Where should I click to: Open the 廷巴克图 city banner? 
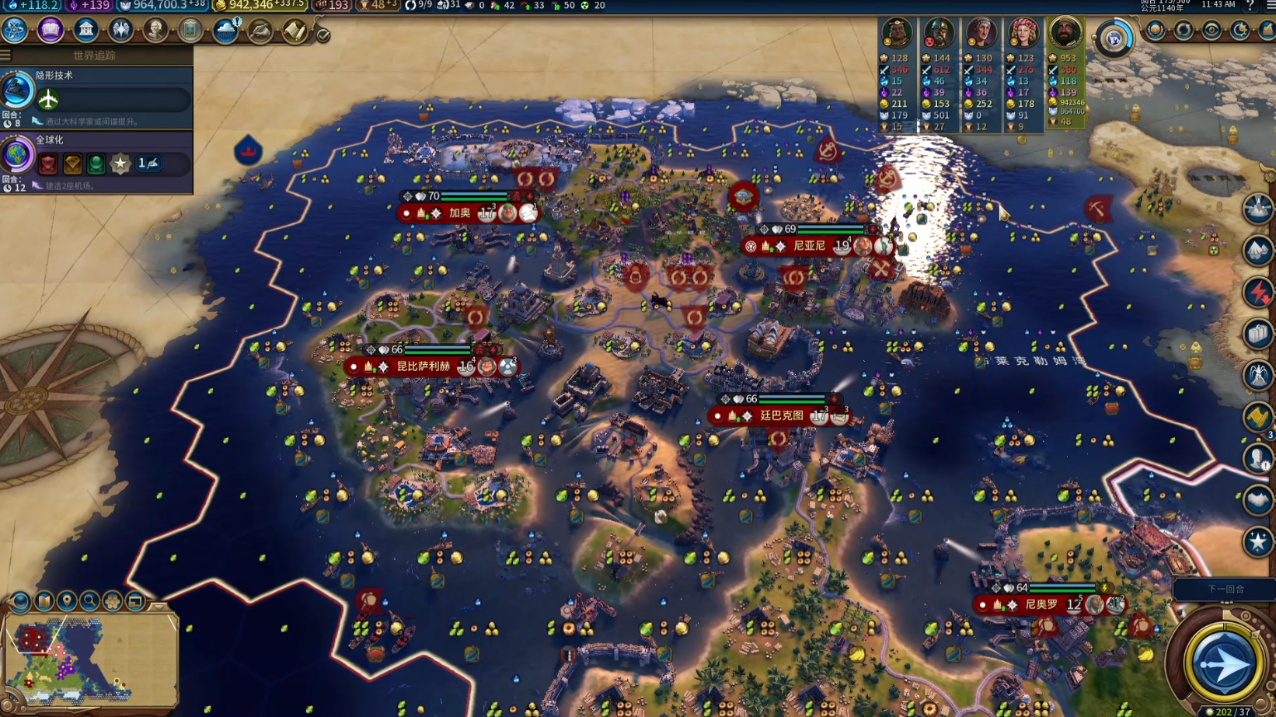pos(781,416)
